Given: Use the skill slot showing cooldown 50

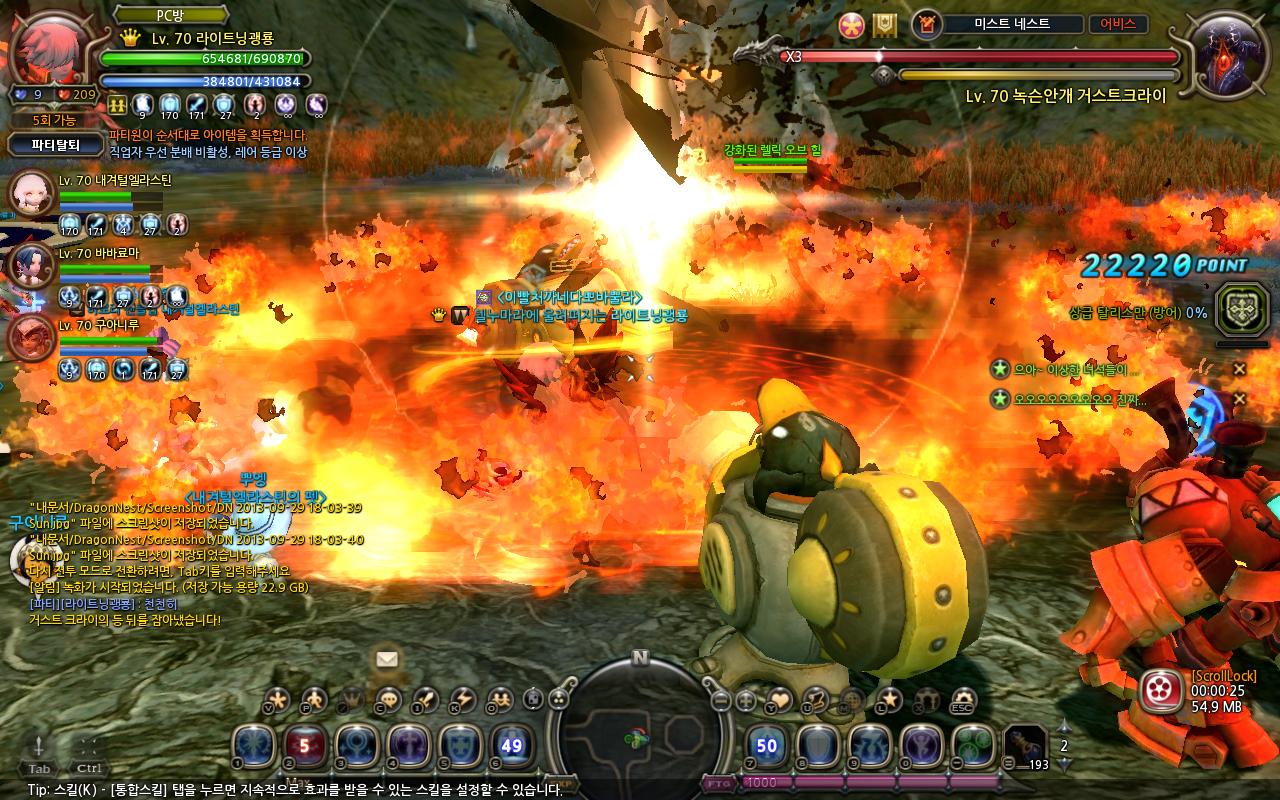Looking at the screenshot, I should tap(767, 746).
